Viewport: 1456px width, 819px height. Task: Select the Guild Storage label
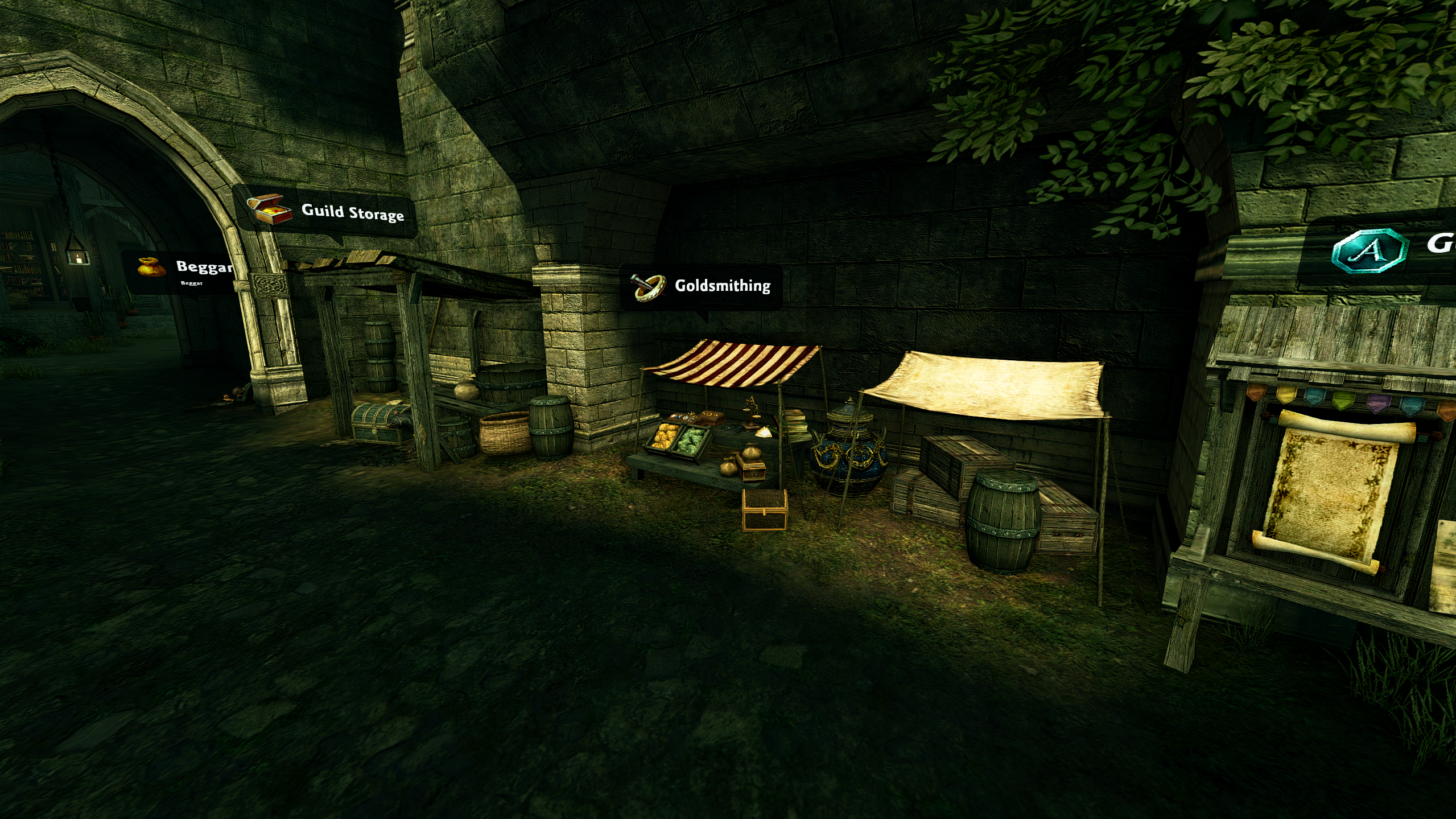(x=352, y=212)
